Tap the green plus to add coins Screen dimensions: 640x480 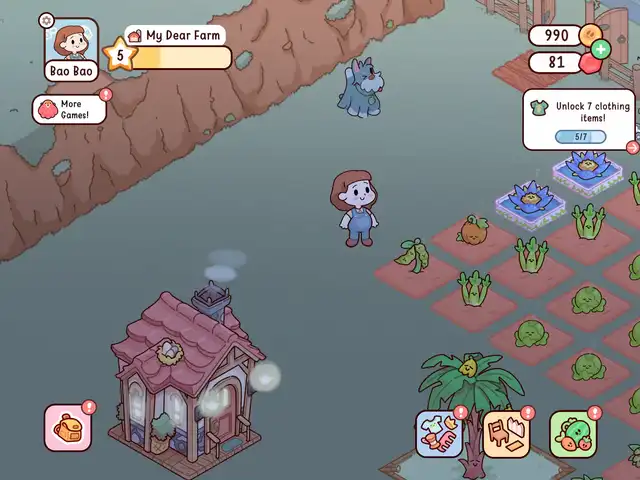[x=600, y=49]
